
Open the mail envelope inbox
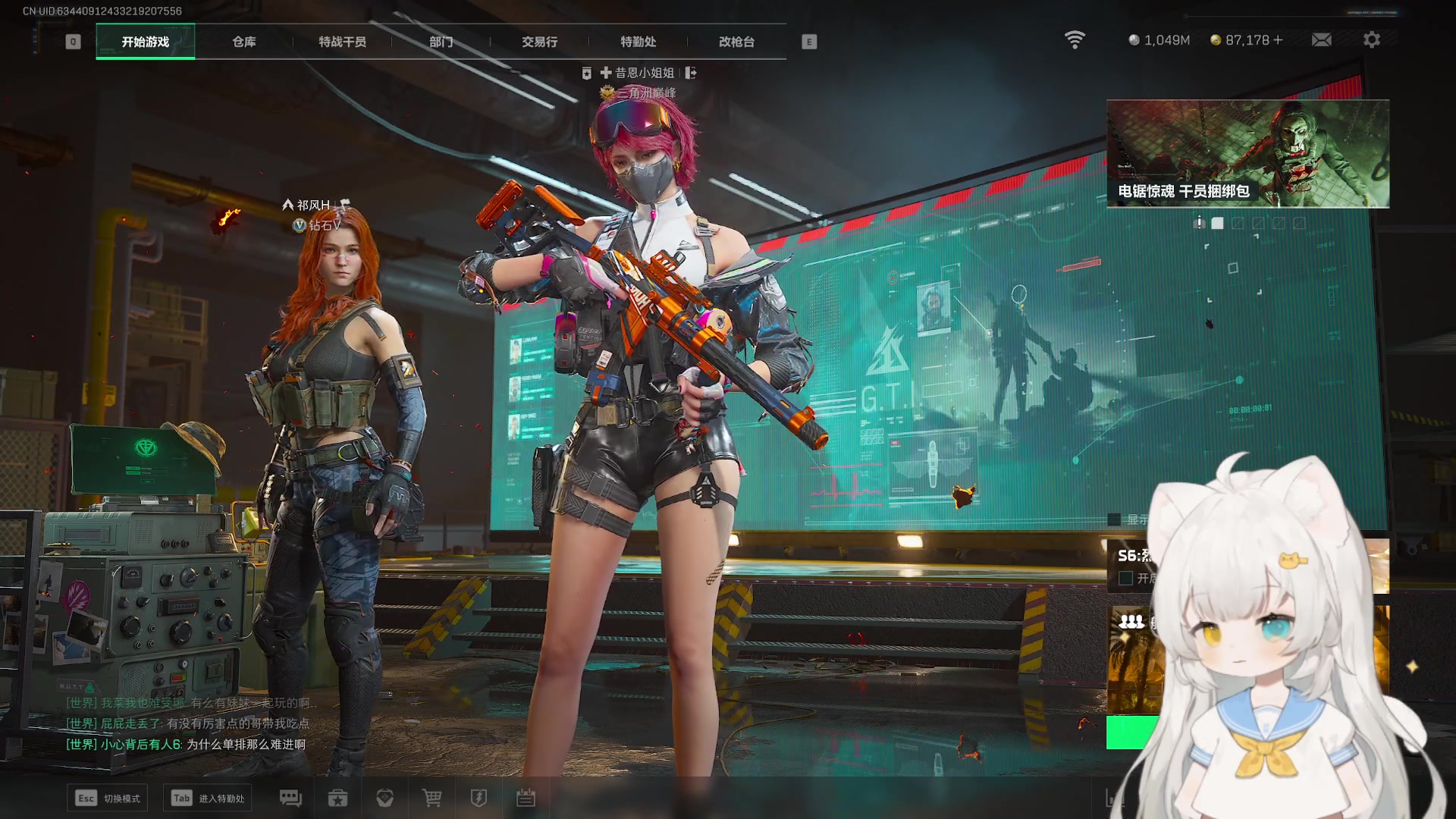click(x=1321, y=40)
